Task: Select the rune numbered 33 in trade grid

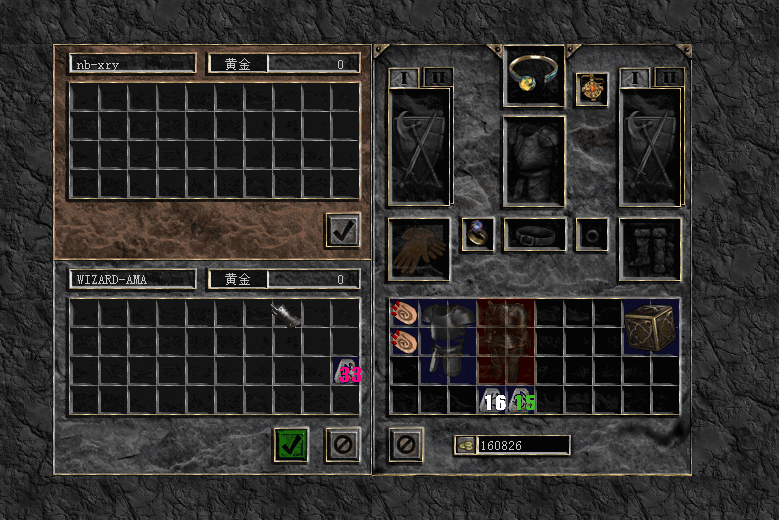Action: tap(346, 372)
